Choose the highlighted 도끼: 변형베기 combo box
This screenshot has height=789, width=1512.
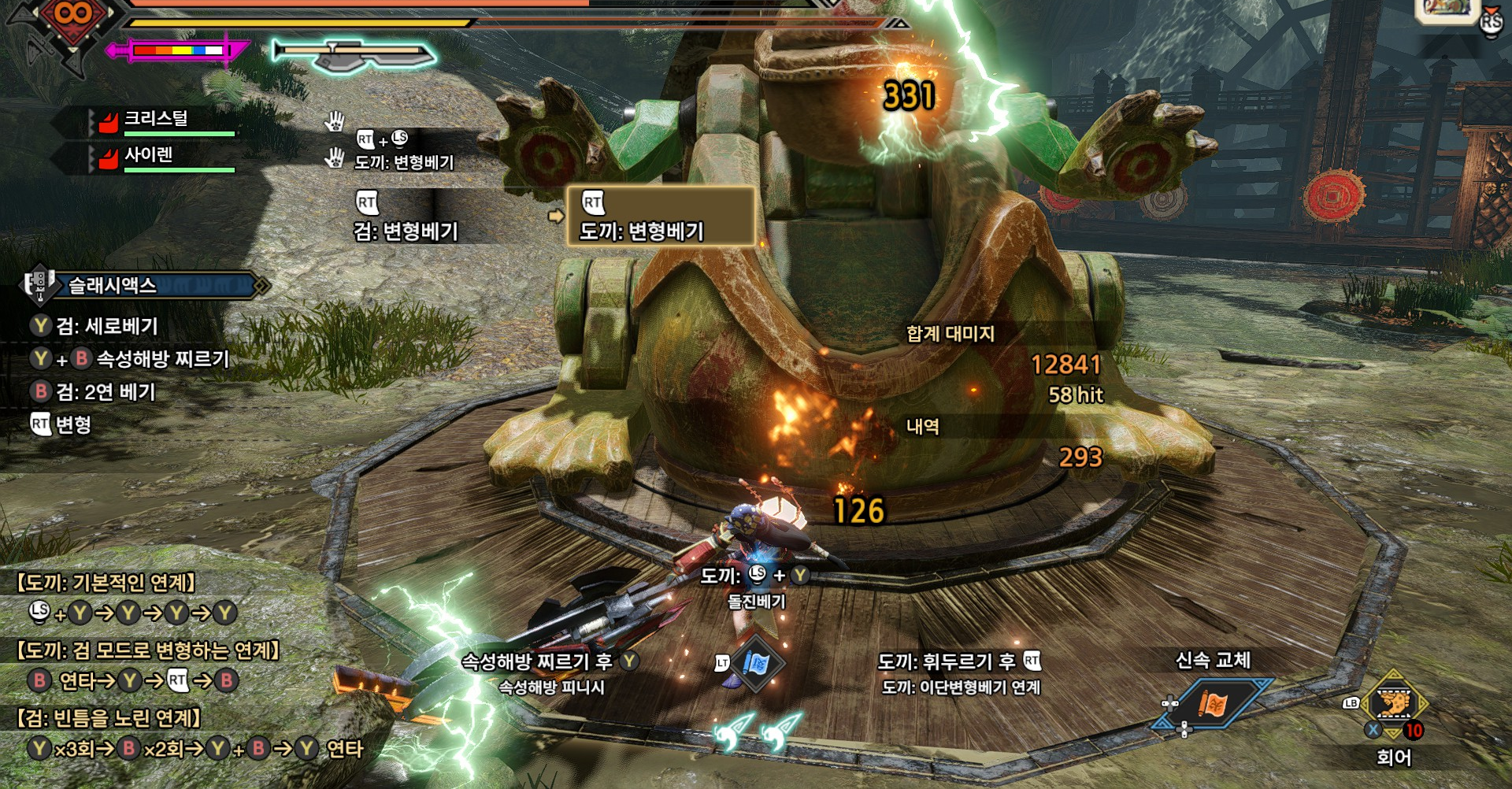660,217
